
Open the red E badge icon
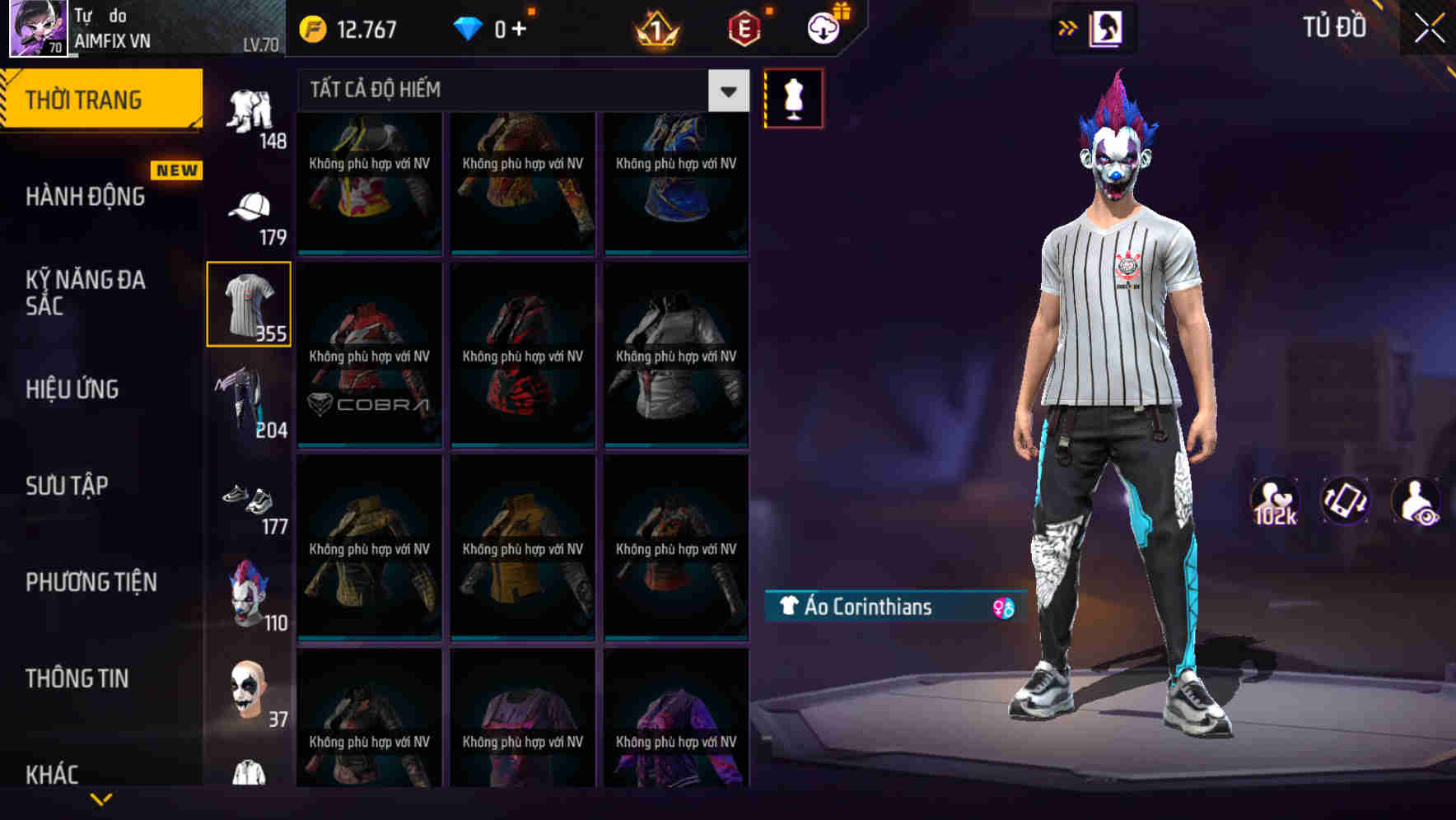point(740,27)
